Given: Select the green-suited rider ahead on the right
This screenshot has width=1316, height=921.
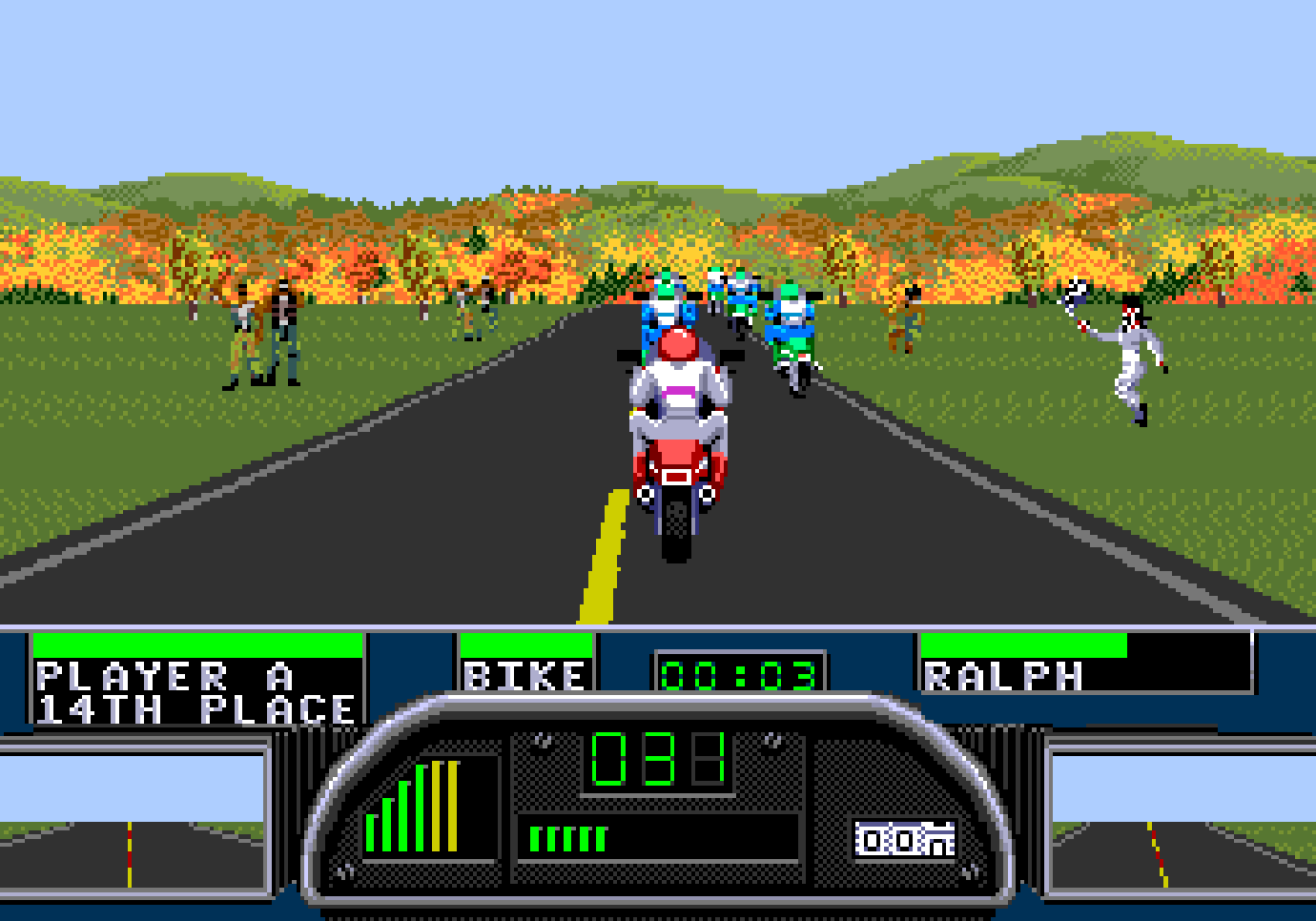Looking at the screenshot, I should (x=788, y=334).
